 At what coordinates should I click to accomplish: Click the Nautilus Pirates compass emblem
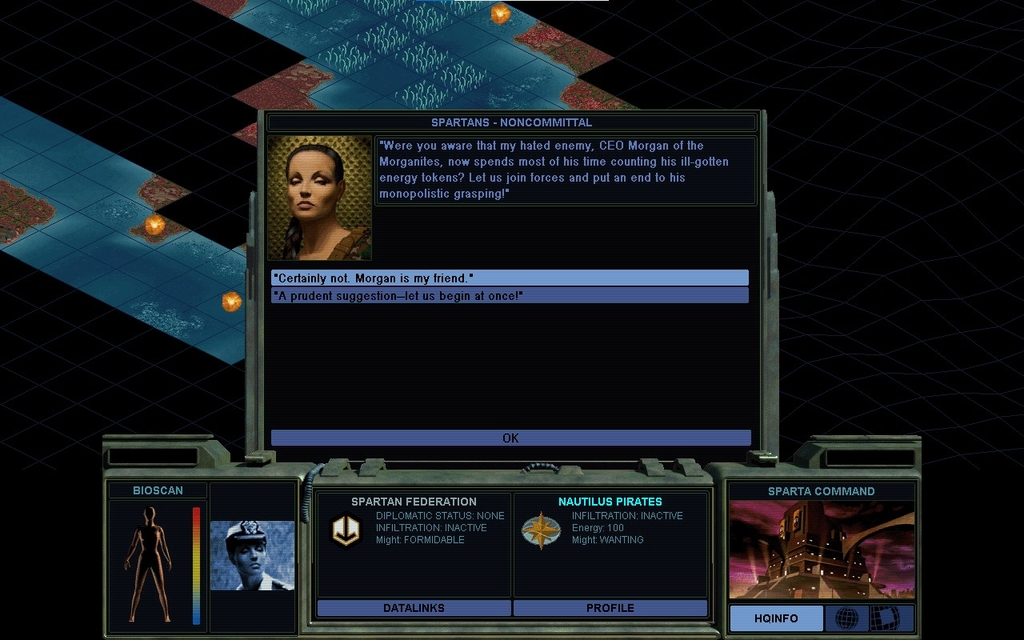pyautogui.click(x=540, y=530)
